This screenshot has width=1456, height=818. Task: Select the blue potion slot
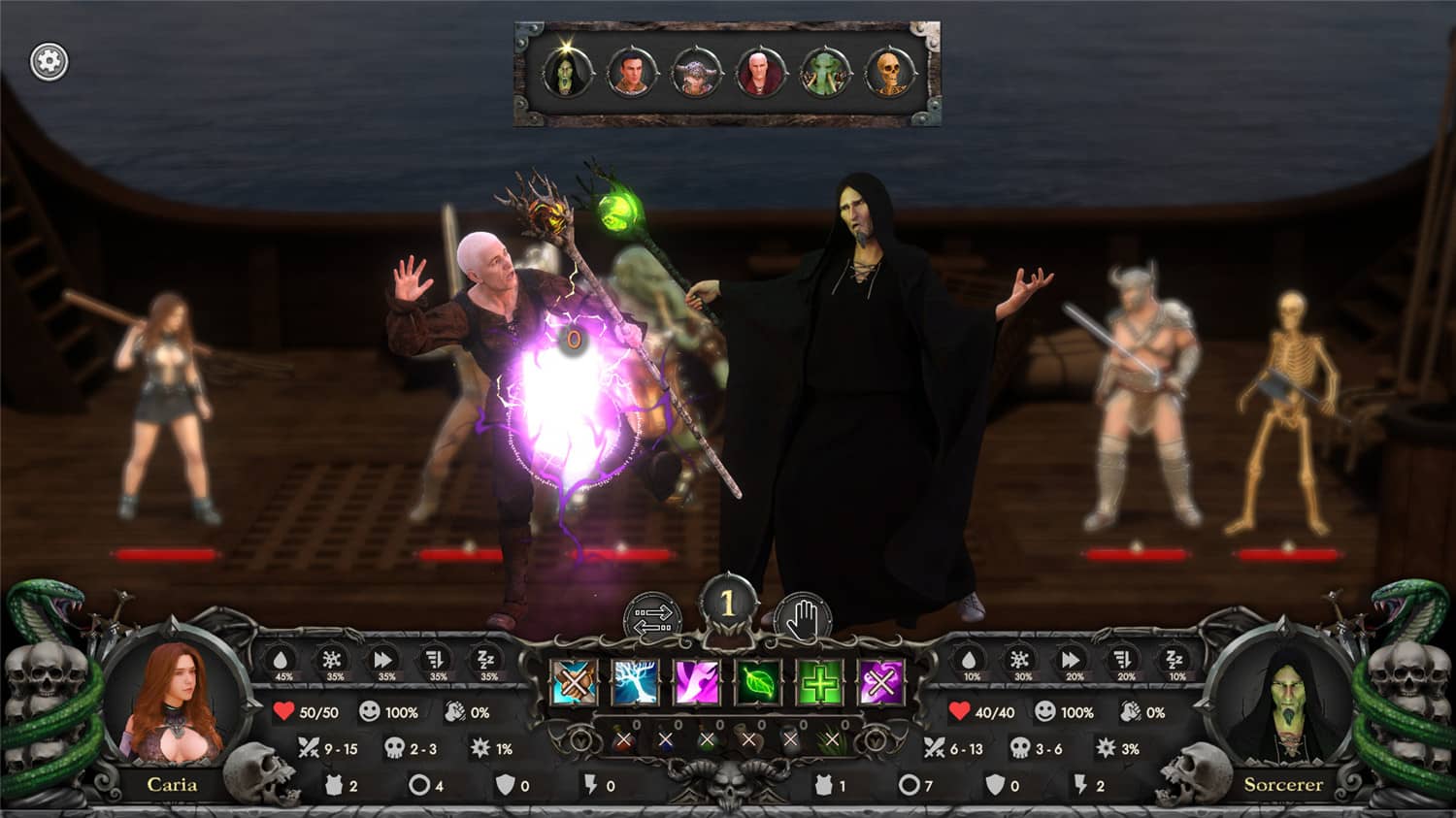tap(666, 741)
